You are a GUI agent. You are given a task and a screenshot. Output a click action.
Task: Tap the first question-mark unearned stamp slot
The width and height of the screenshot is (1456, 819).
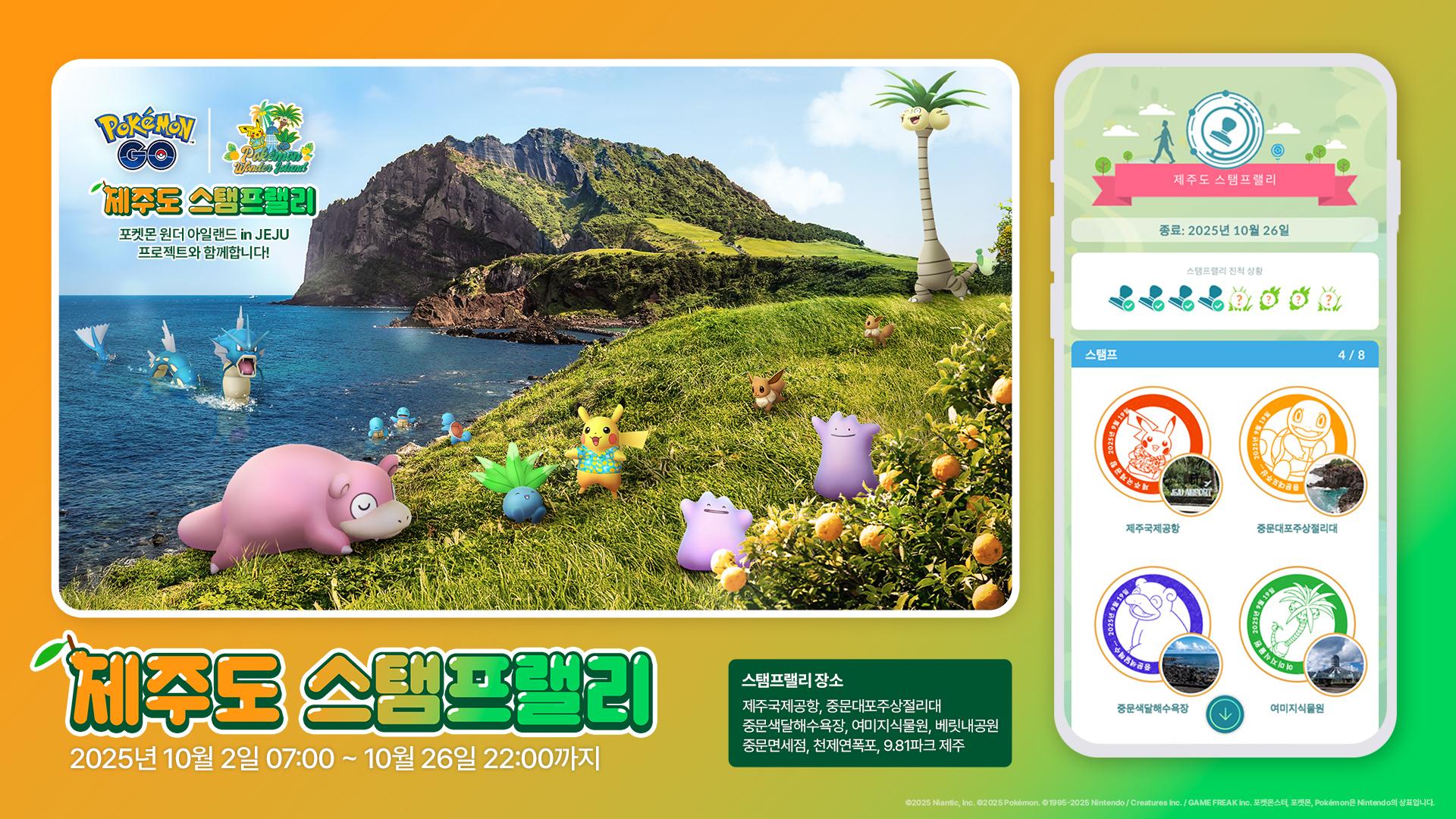[1239, 298]
